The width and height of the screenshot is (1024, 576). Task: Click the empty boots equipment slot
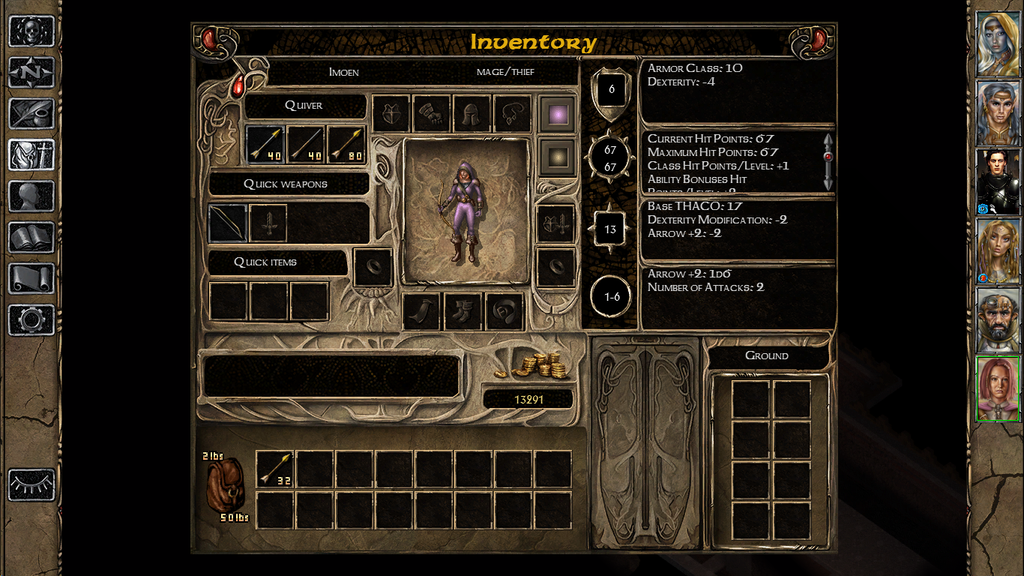pyautogui.click(x=463, y=311)
